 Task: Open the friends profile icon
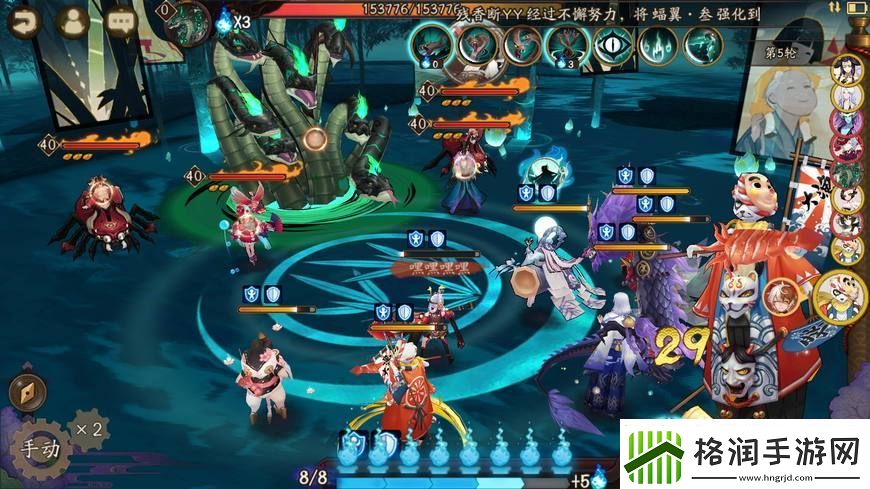72,22
